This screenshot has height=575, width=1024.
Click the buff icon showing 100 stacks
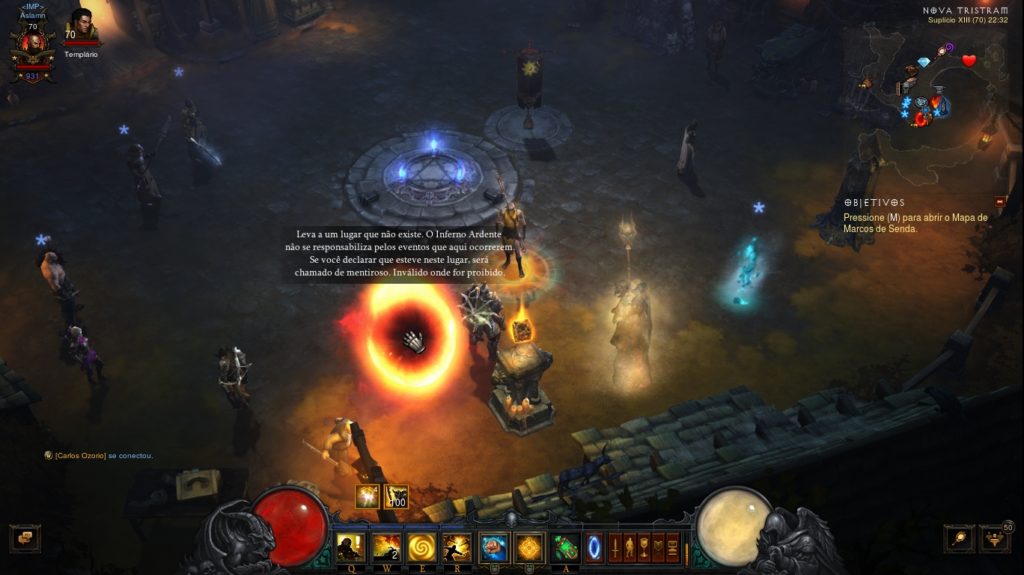point(396,496)
